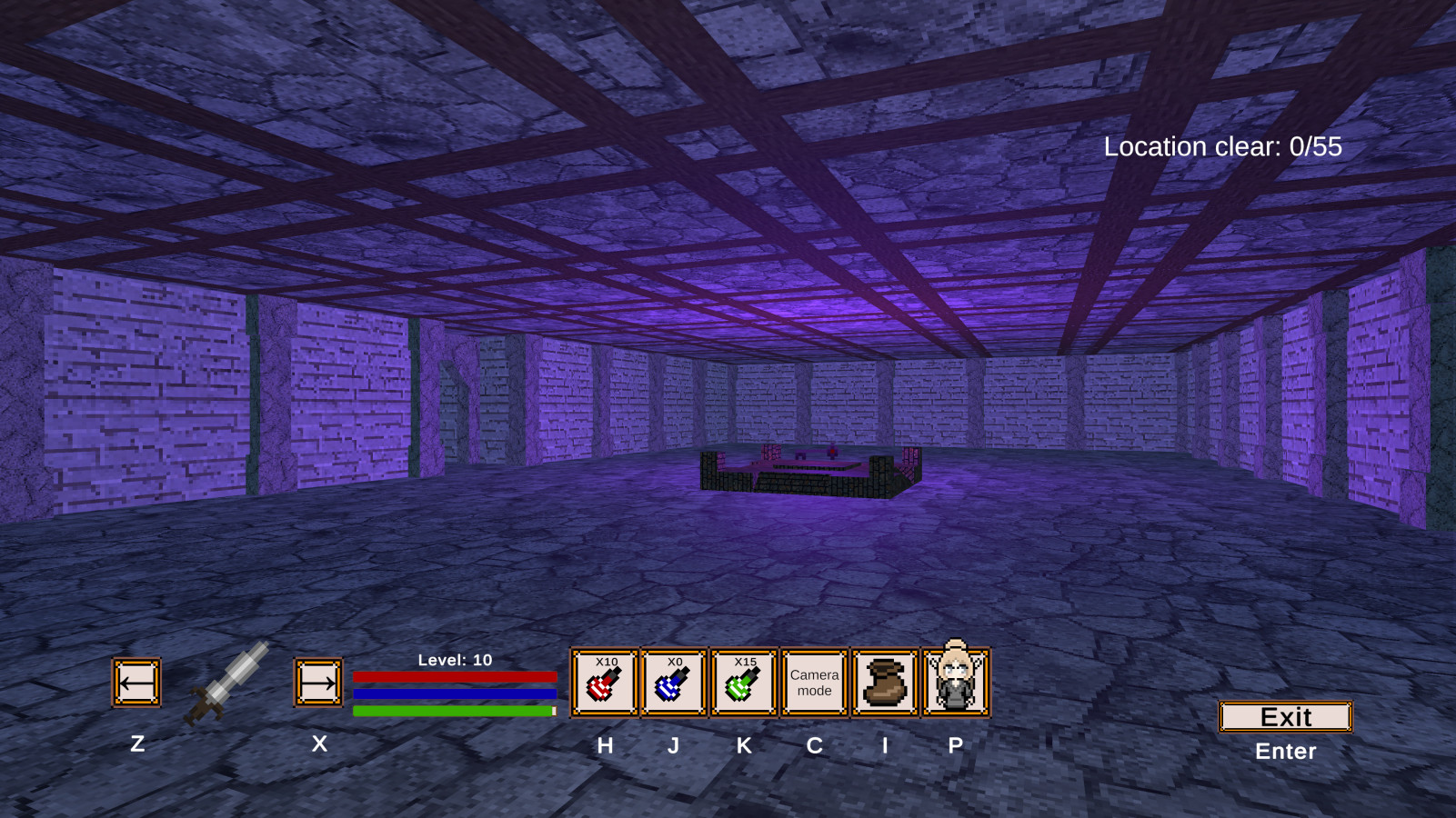Image resolution: width=1456 pixels, height=818 pixels.
Task: Open the inventory bag
Action: pos(885,683)
